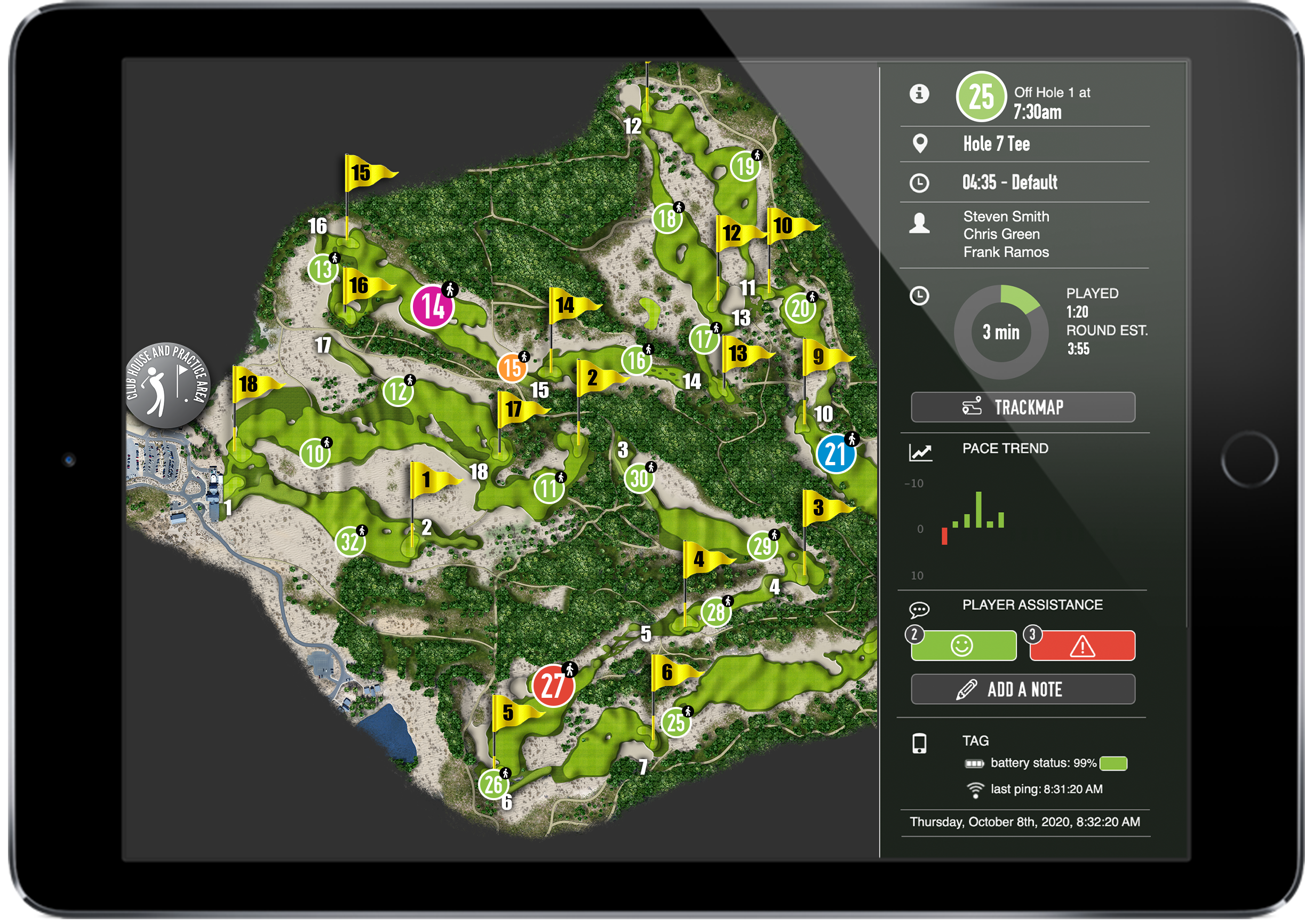Click green group circle 19 on the map
Screen dimensions: 1305x924
click(x=745, y=166)
